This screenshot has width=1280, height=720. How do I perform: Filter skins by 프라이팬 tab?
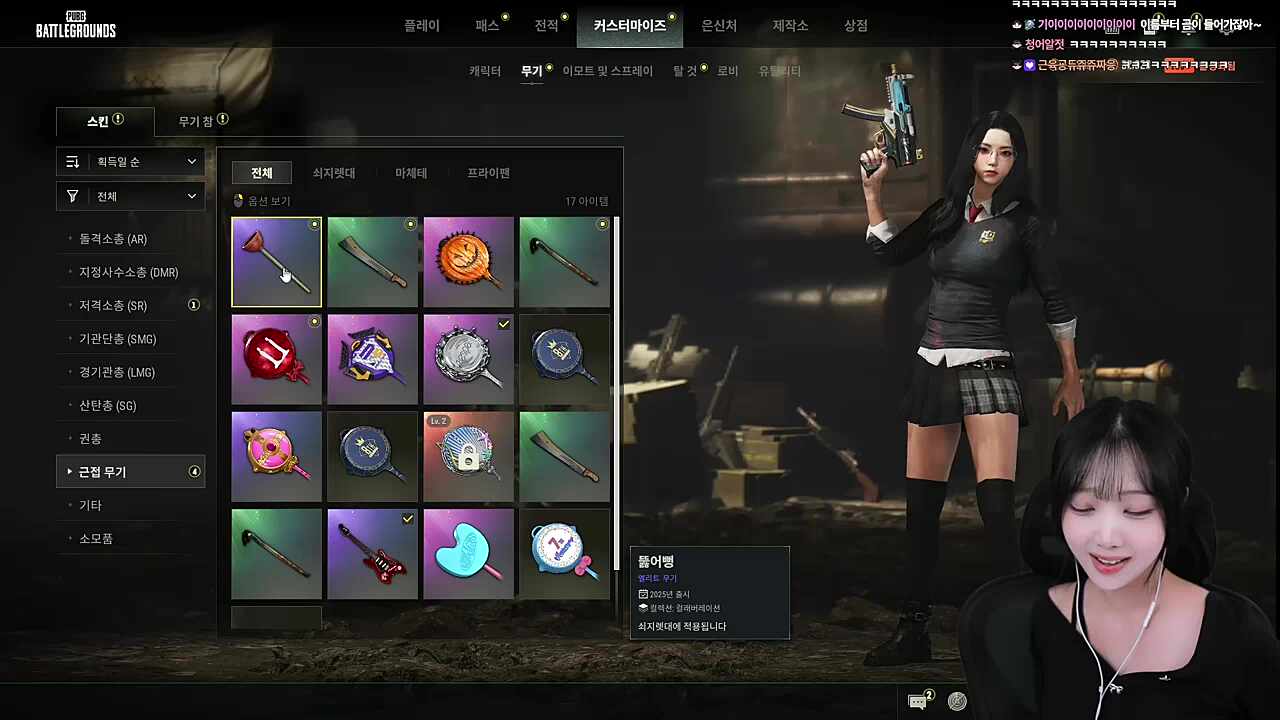[x=489, y=173]
